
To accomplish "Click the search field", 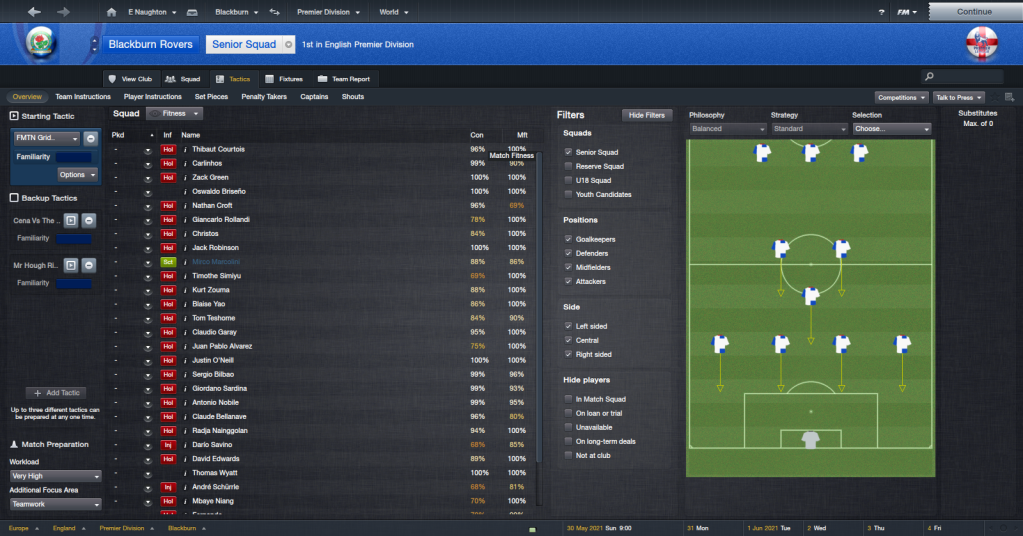I will tap(969, 76).
